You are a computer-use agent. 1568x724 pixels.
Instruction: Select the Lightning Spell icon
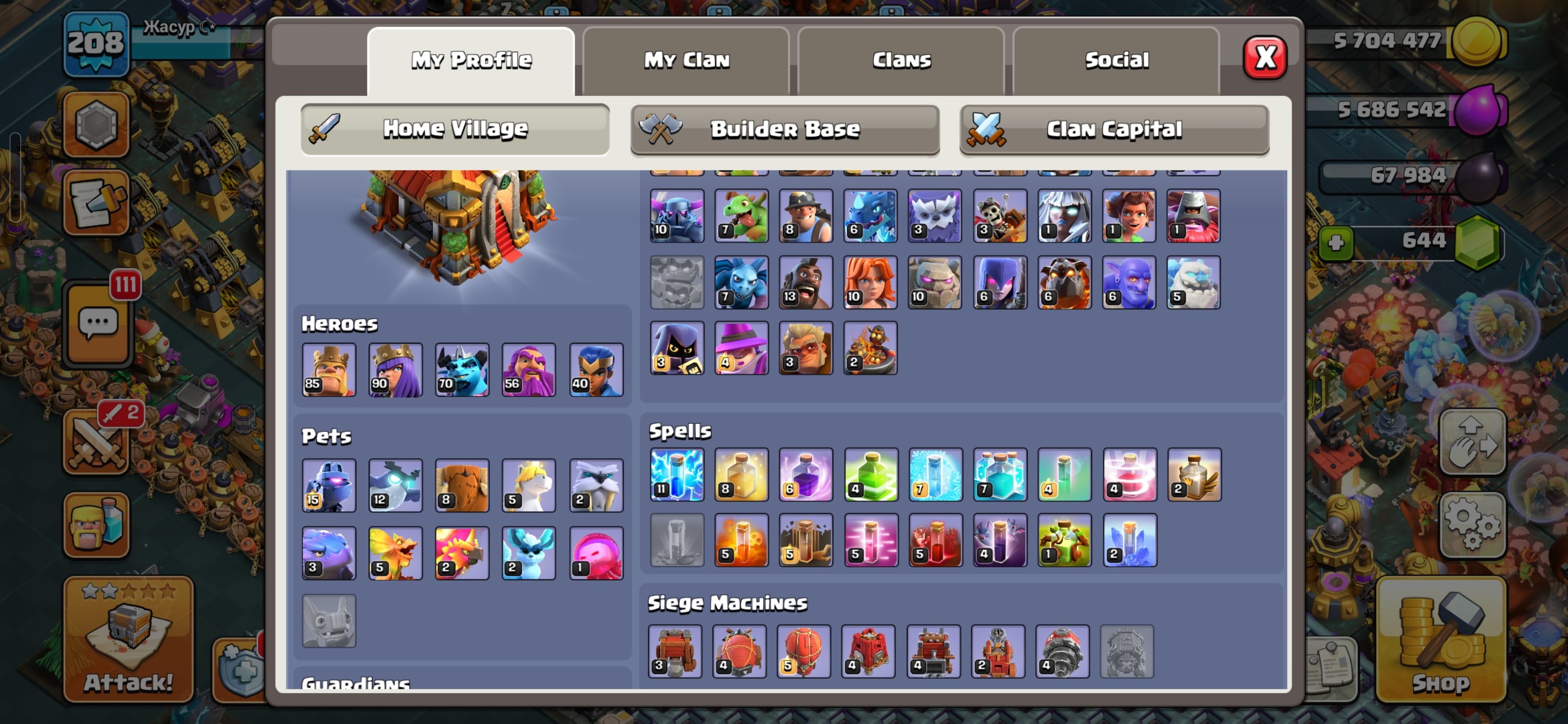(x=676, y=476)
